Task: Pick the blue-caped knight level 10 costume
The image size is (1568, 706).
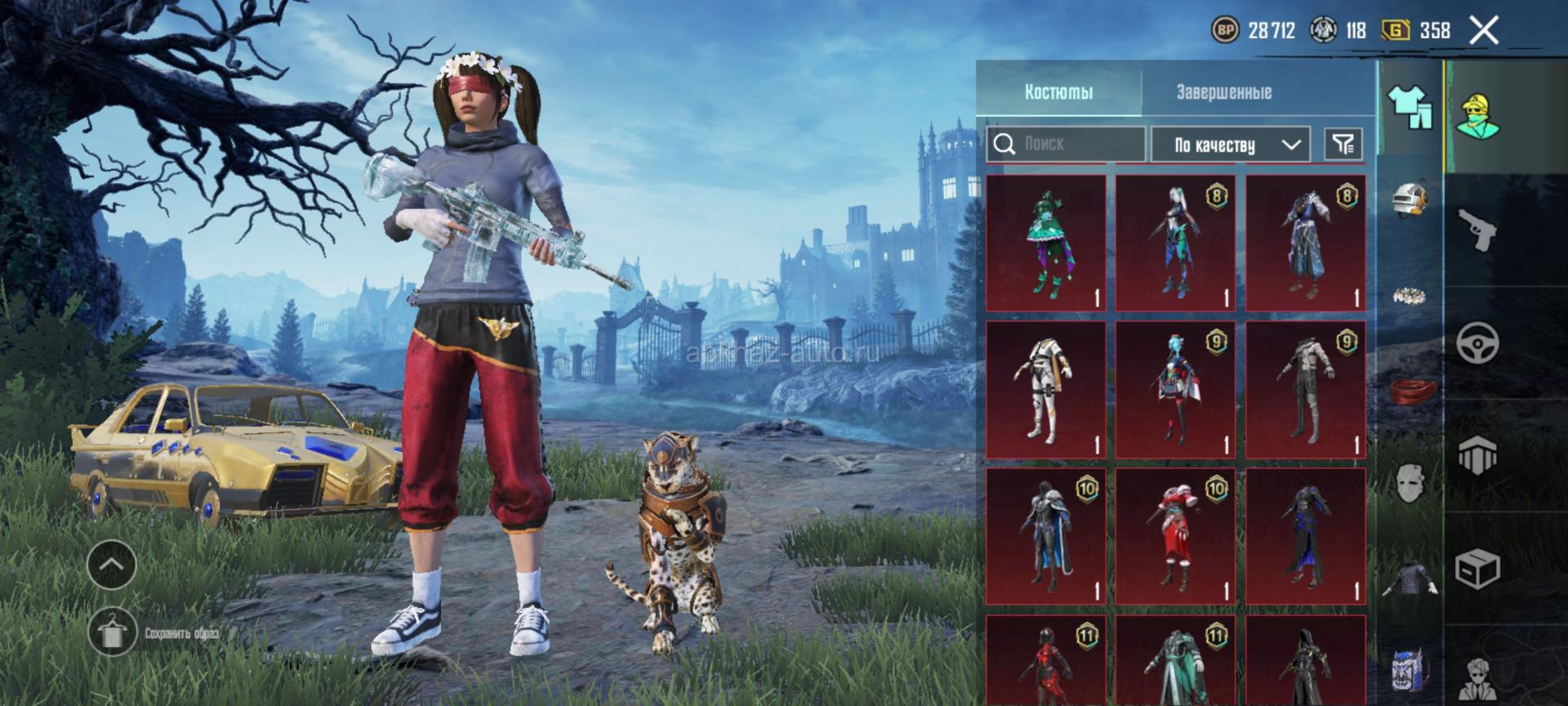Action: tap(1046, 536)
